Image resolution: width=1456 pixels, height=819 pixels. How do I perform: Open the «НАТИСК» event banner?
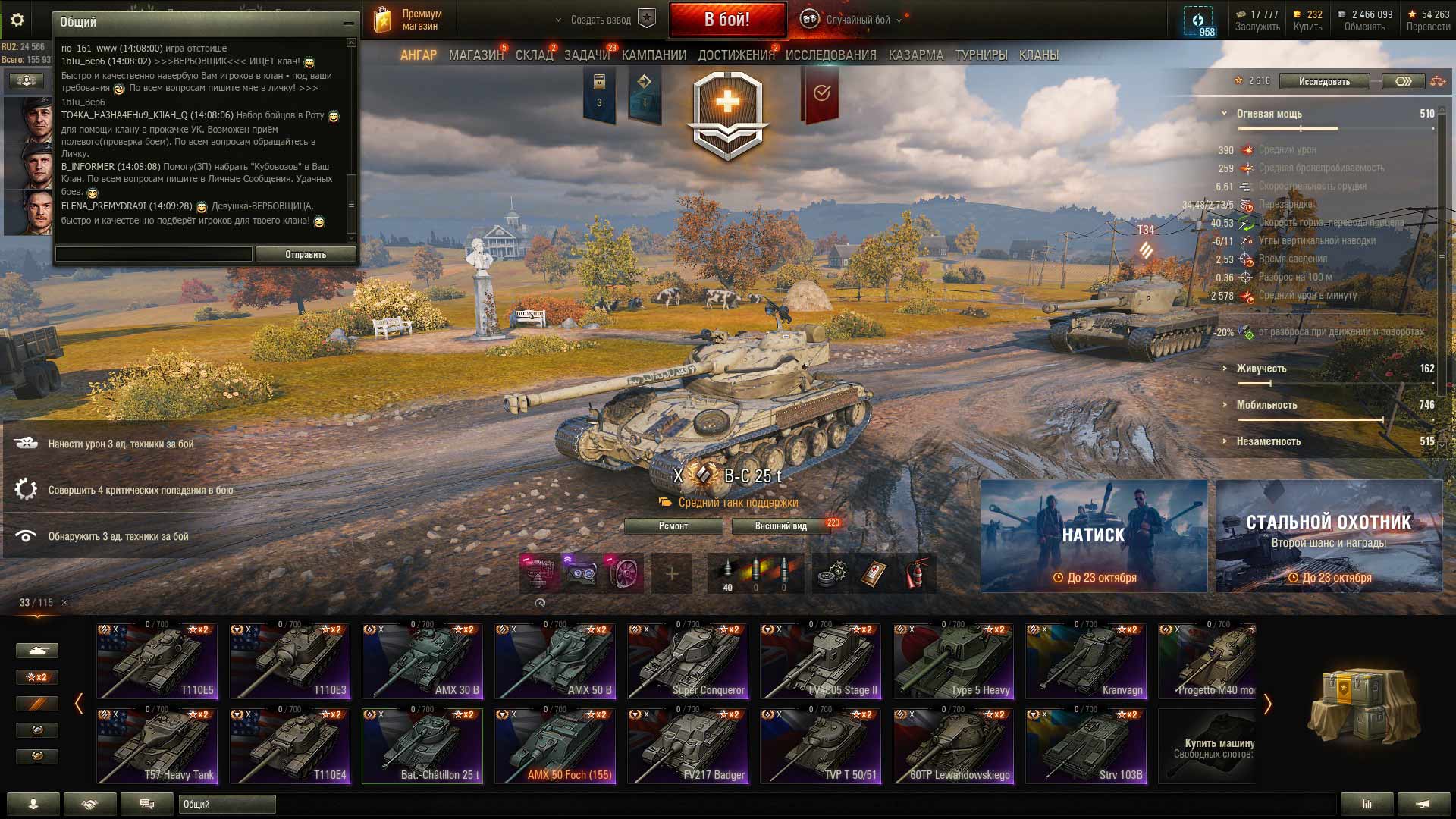pyautogui.click(x=1094, y=535)
